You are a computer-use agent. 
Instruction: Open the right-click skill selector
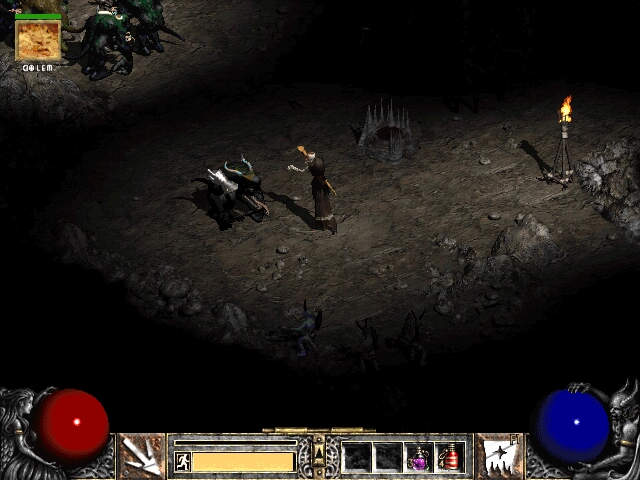point(498,456)
